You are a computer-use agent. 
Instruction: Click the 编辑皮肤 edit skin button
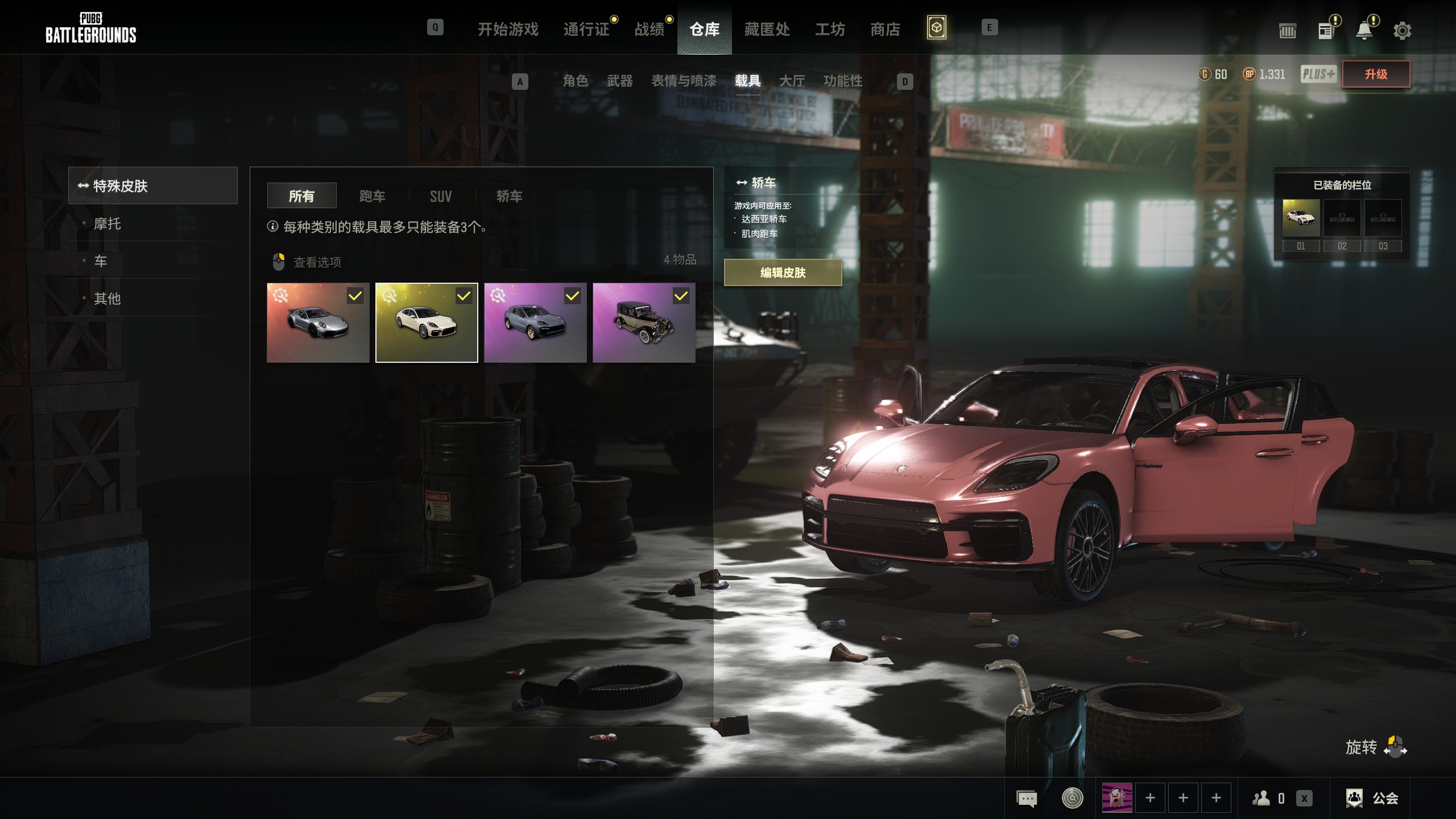783,272
